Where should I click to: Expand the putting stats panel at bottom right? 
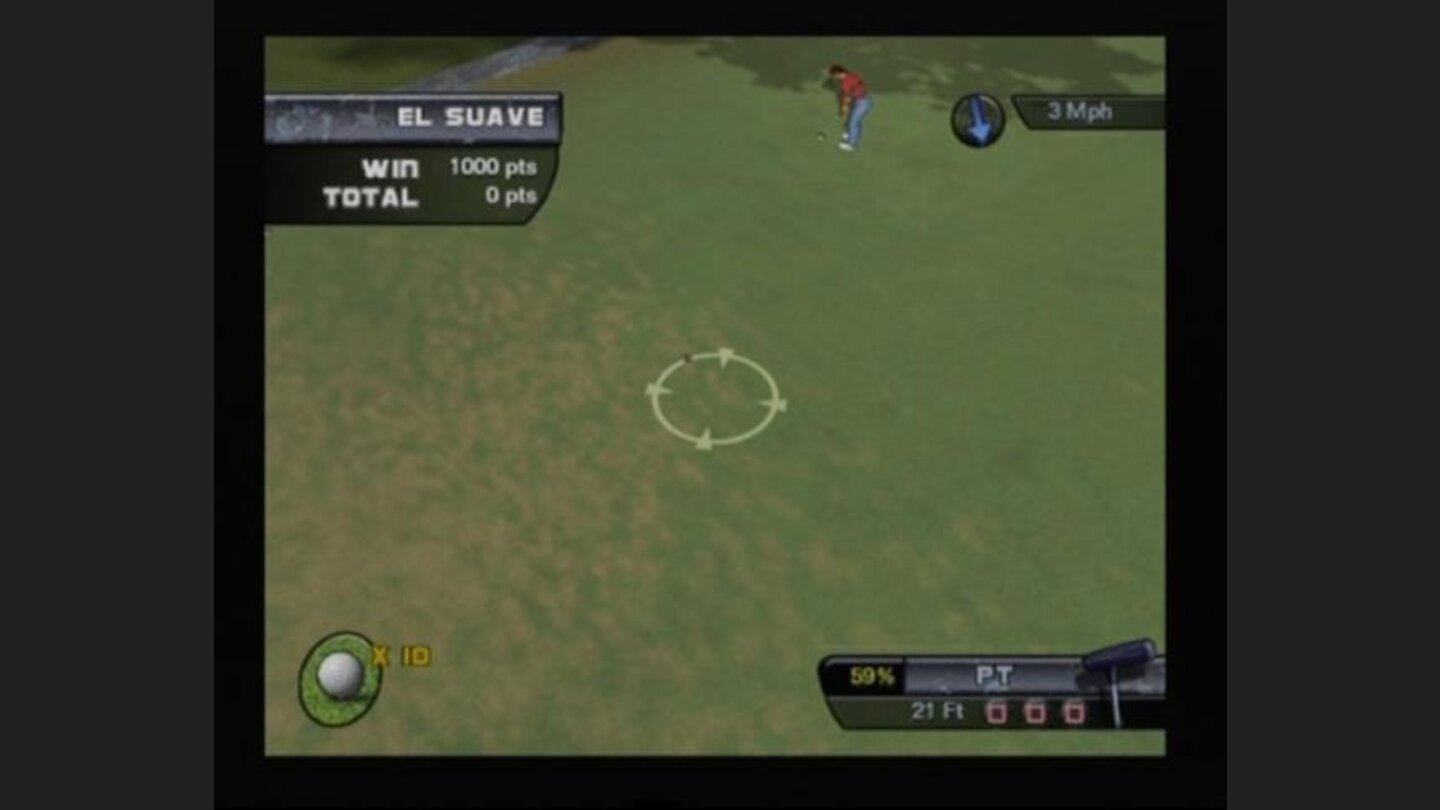tap(995, 690)
